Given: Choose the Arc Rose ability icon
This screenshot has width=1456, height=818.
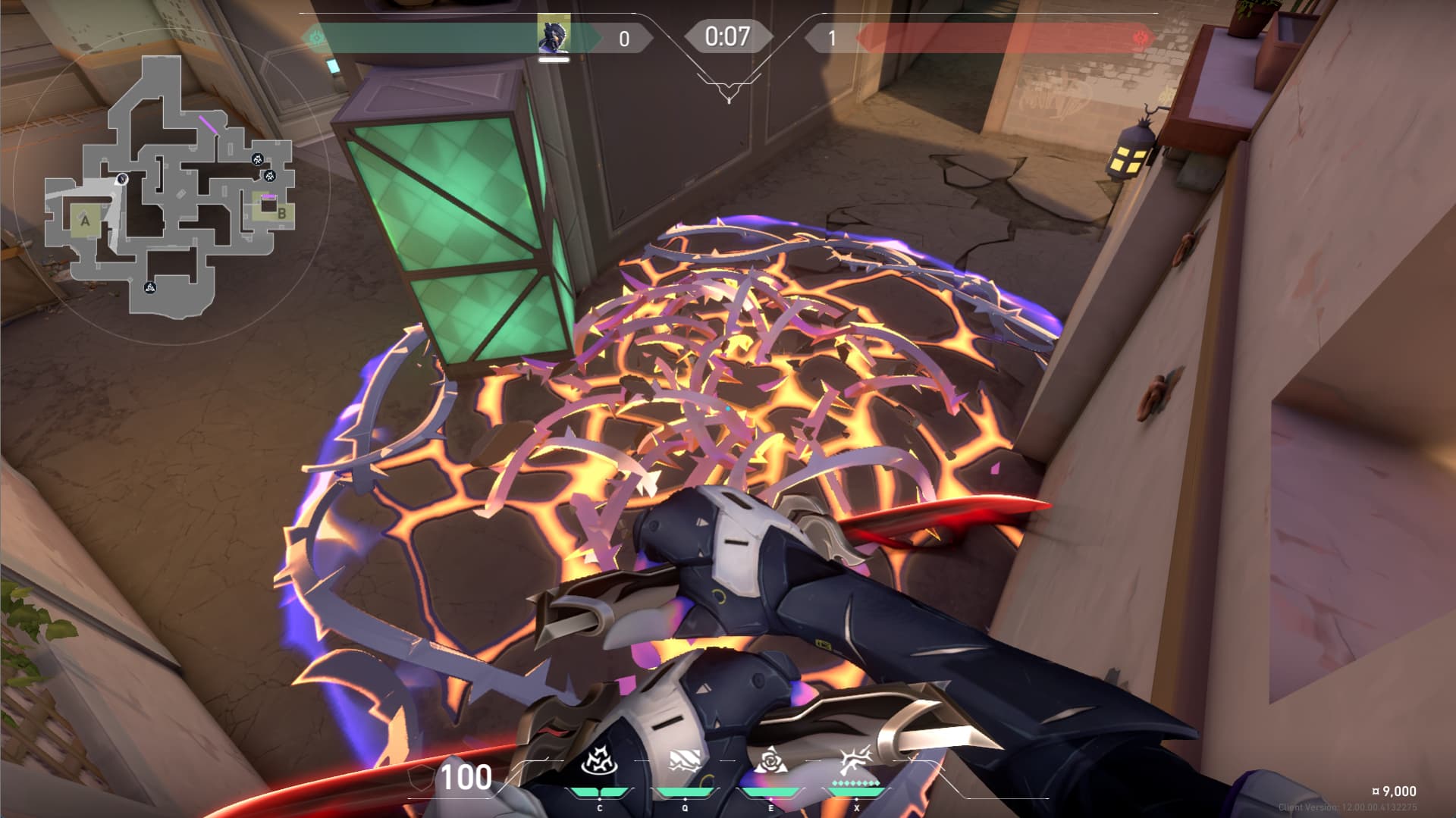Looking at the screenshot, I should (770, 760).
